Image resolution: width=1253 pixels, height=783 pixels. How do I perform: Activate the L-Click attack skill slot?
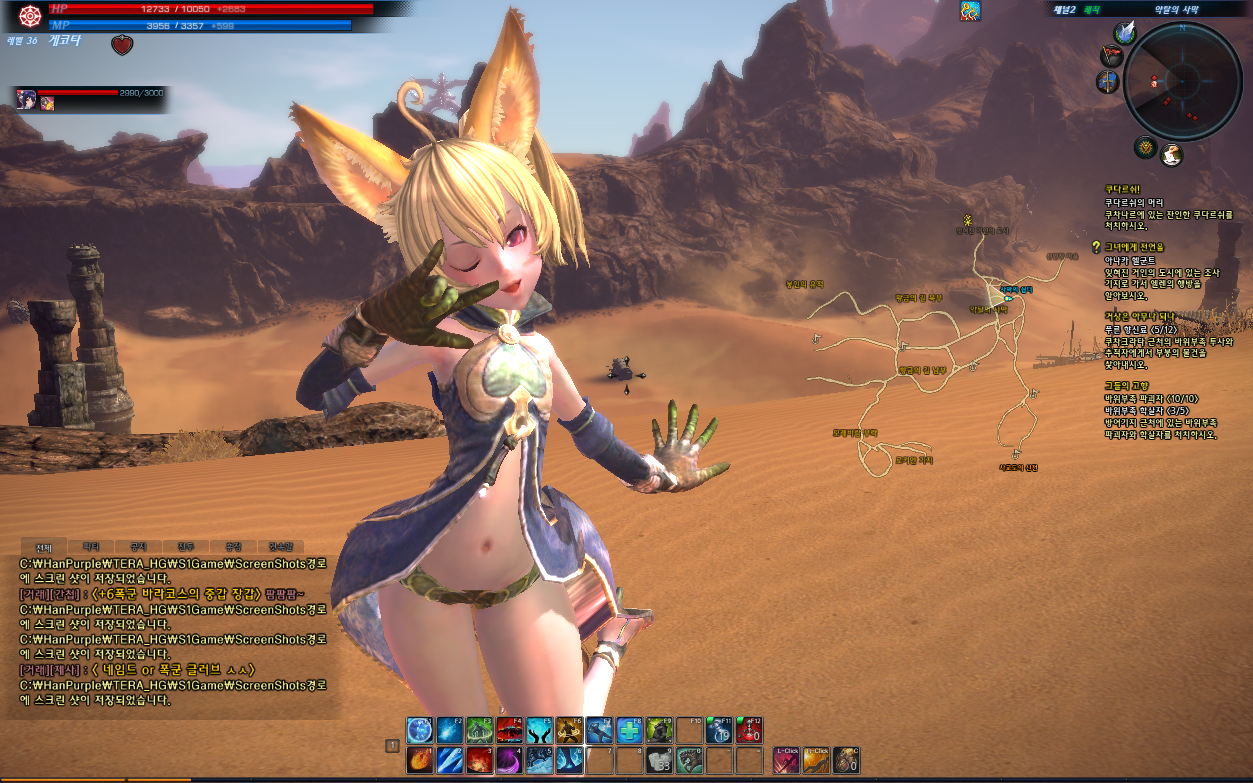(787, 760)
